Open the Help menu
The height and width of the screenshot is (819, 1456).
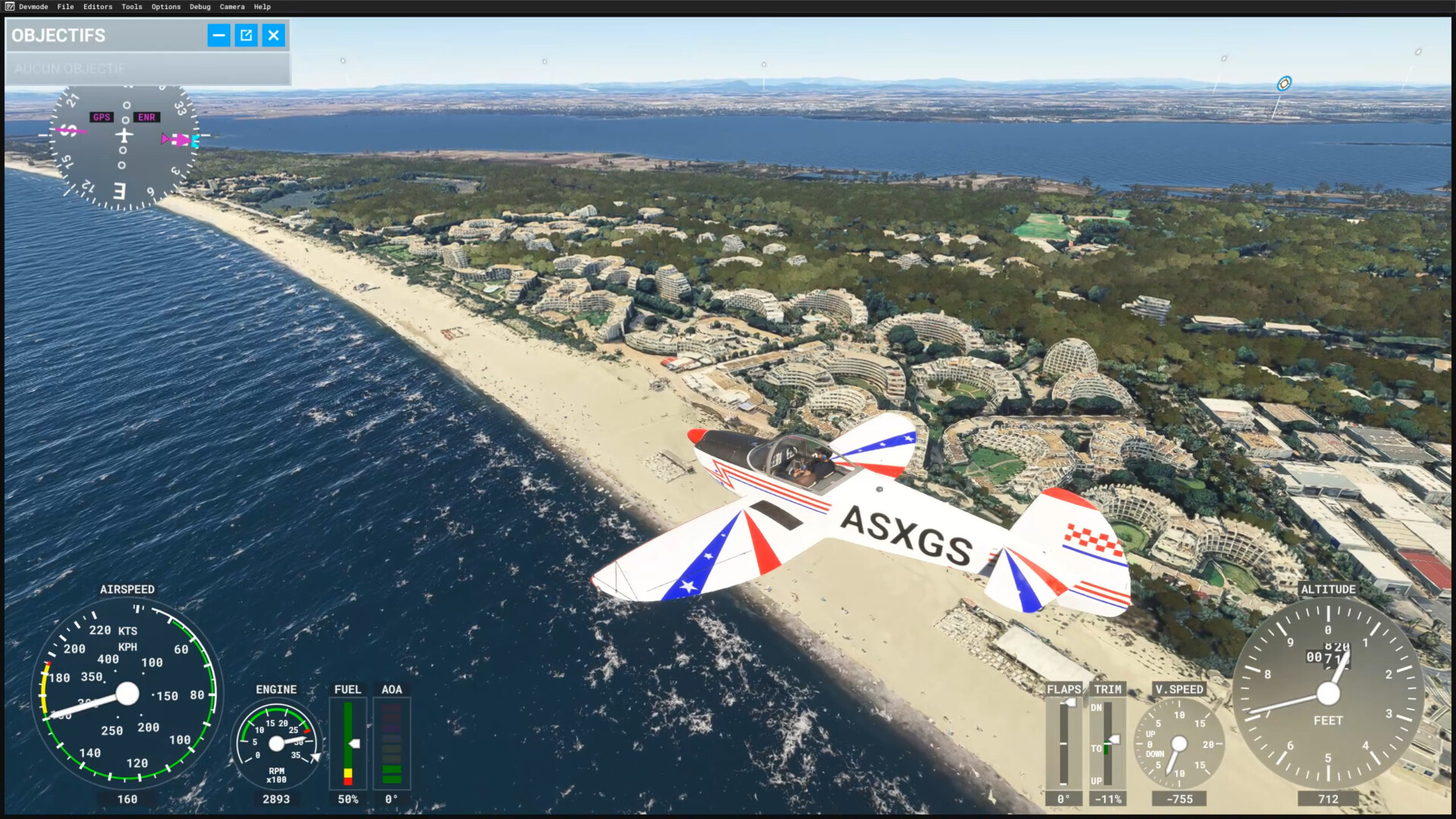[x=262, y=7]
